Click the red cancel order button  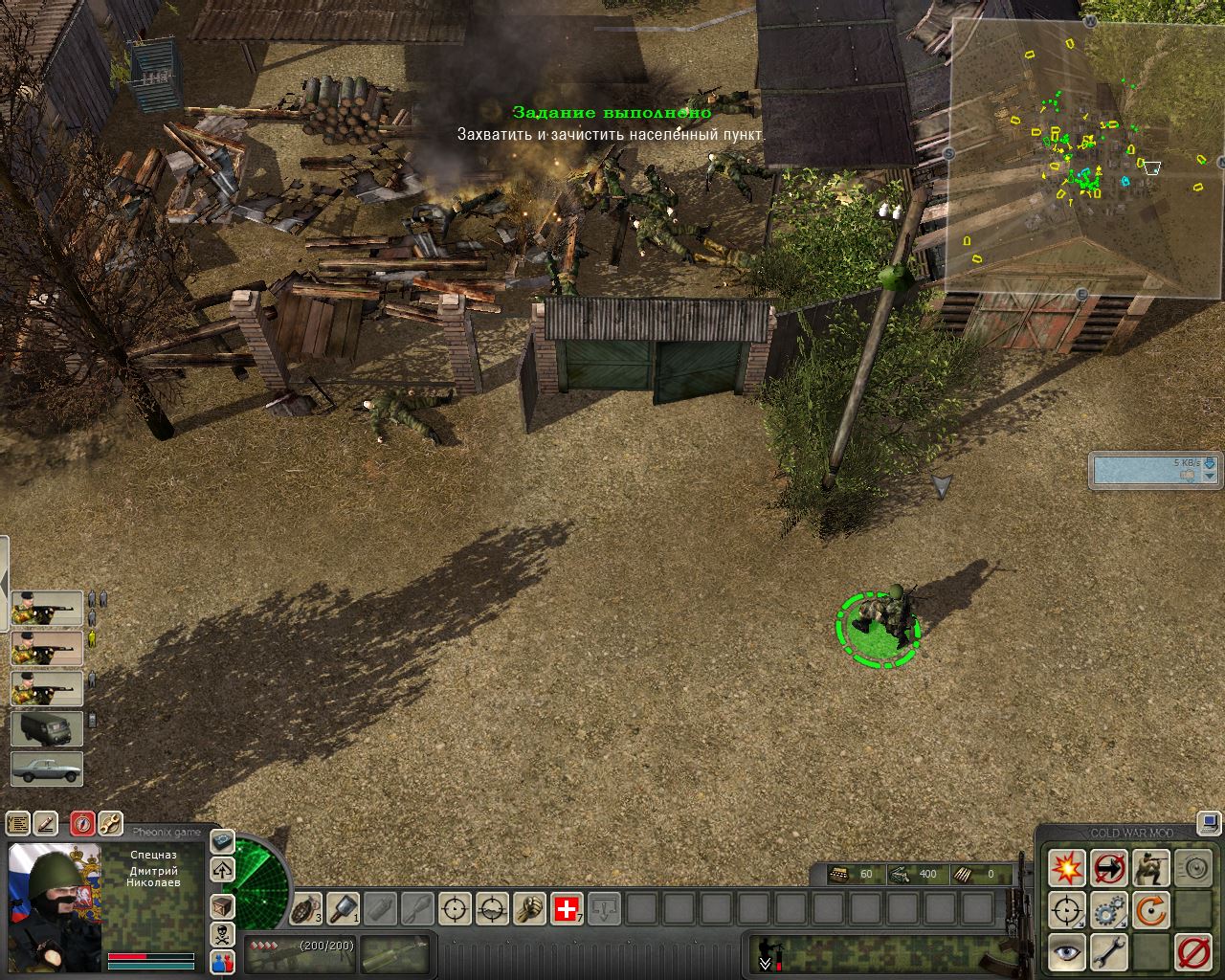pyautogui.click(x=1192, y=952)
